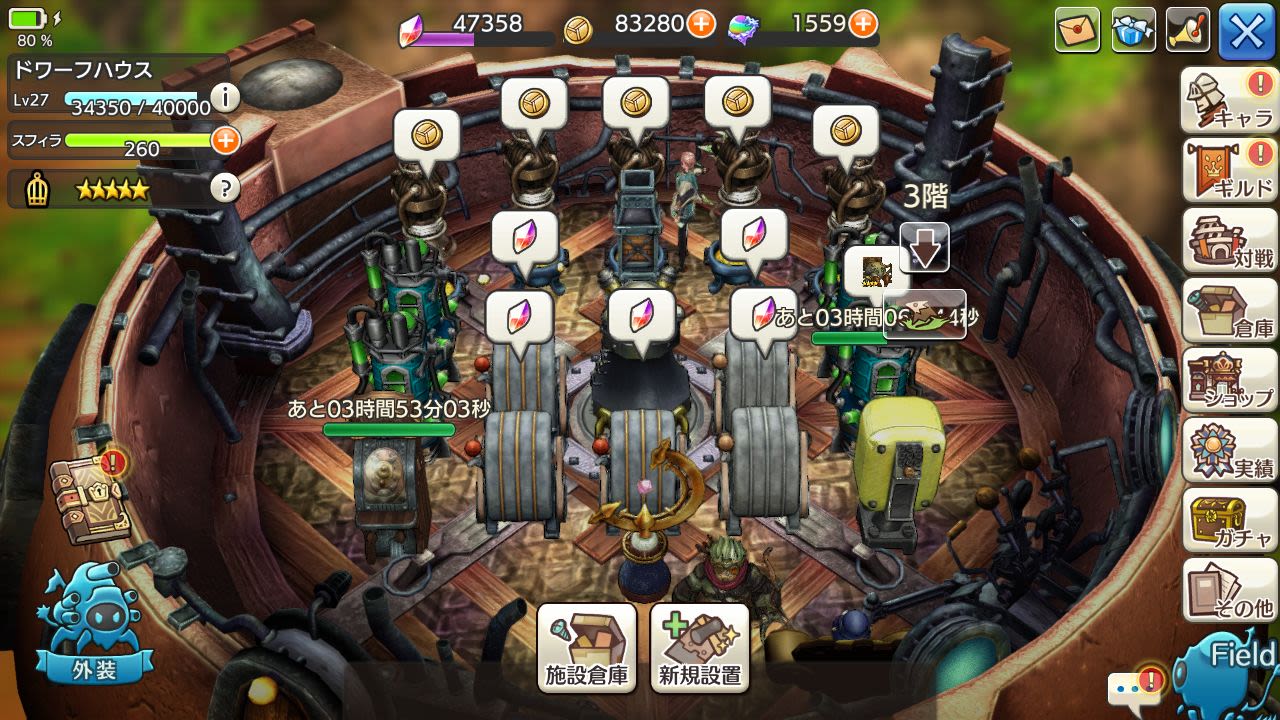This screenshot has width=1280, height=720.
Task: Visit the ショップ shop
Action: [1229, 380]
